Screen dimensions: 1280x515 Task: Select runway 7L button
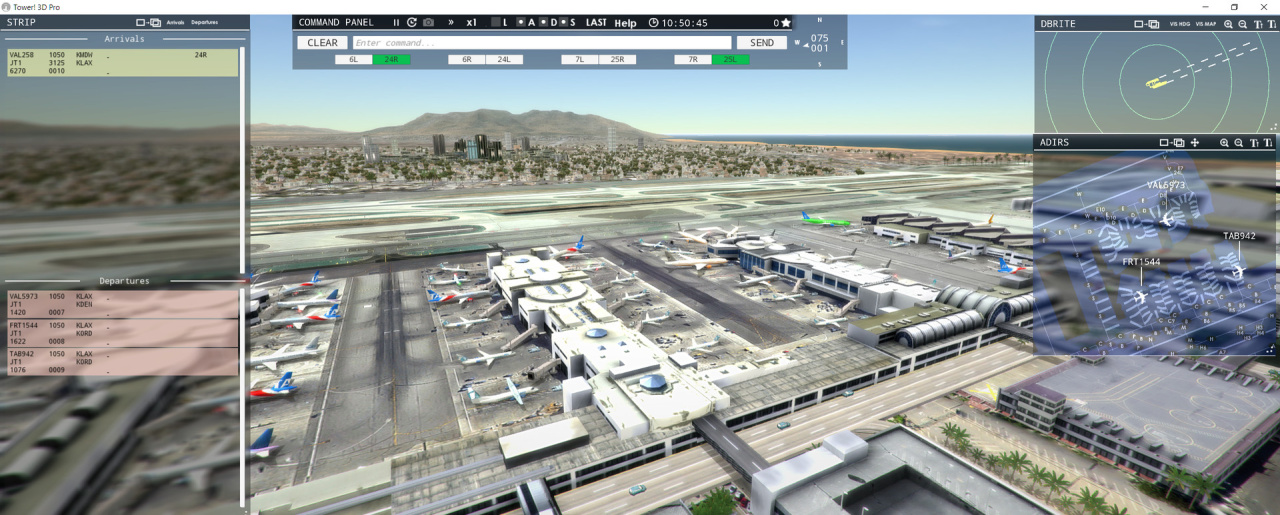coord(579,60)
